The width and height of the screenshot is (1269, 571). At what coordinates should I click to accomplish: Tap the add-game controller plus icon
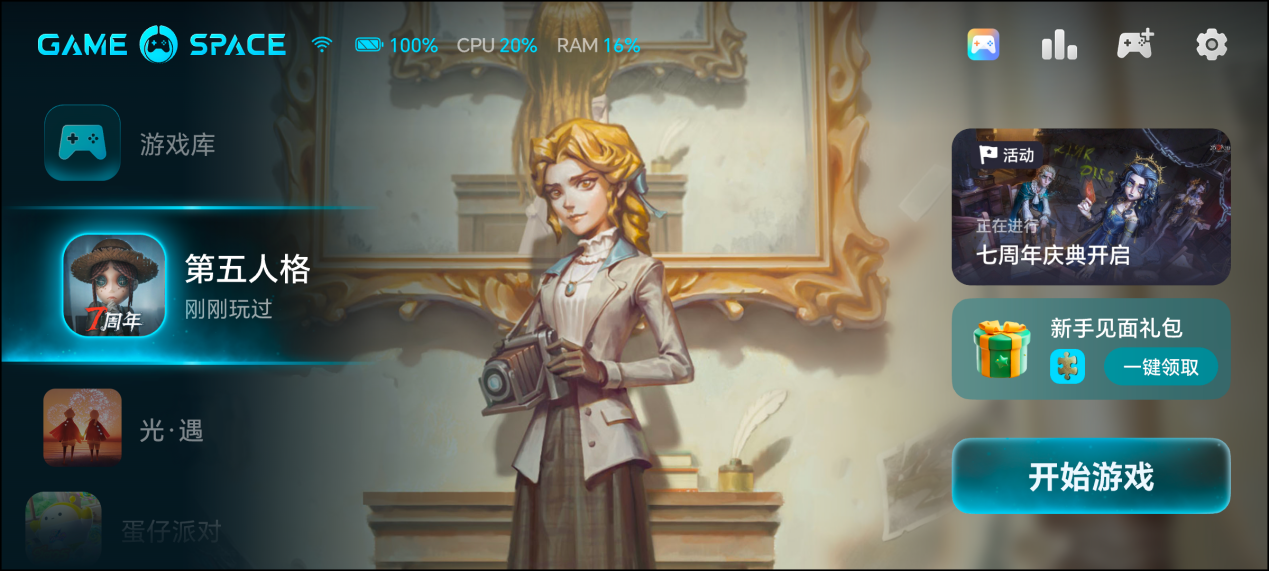pos(1135,44)
